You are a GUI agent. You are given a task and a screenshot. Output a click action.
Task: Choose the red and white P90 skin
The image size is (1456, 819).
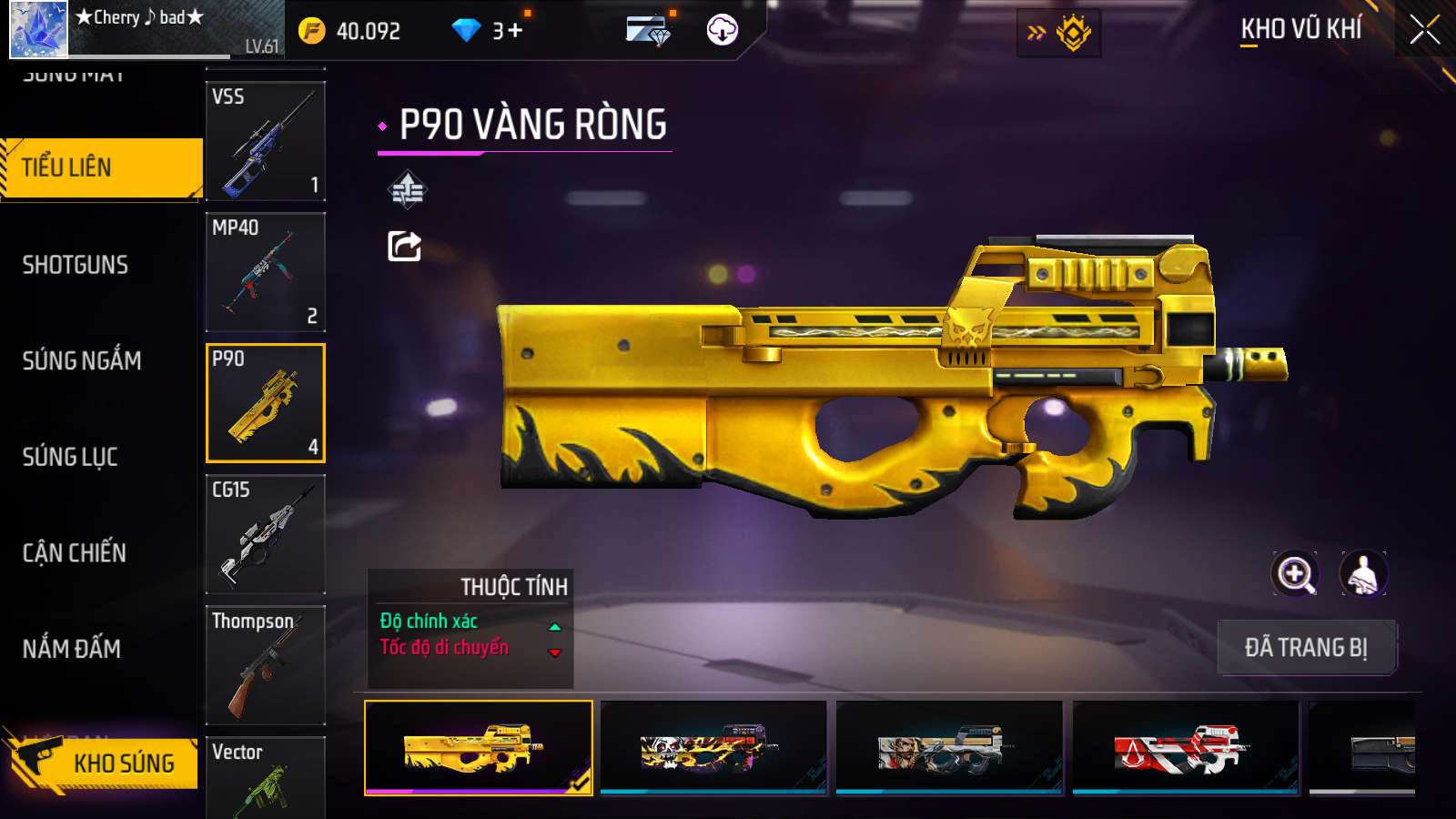tap(1185, 748)
